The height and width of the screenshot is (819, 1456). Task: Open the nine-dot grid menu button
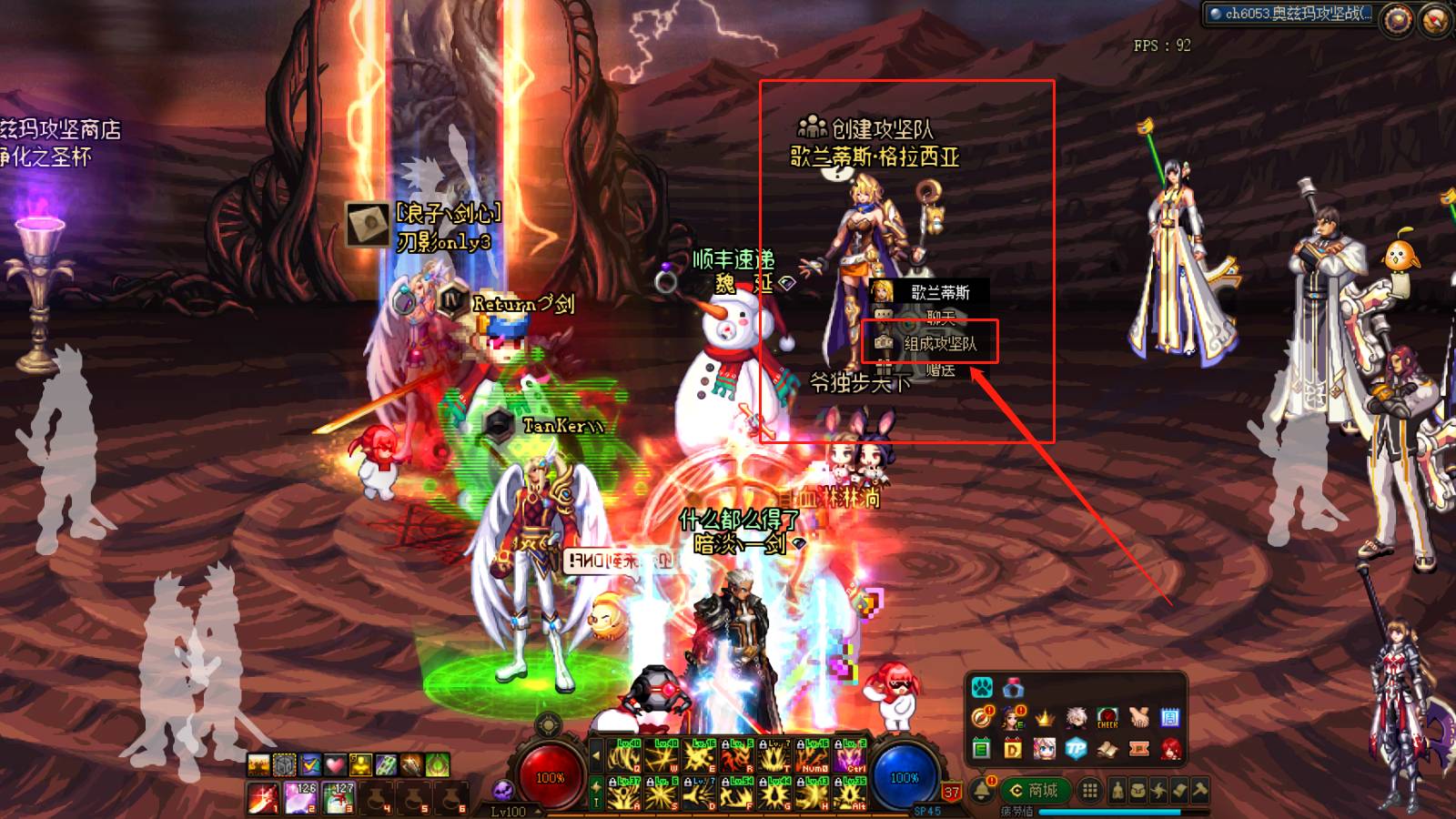pyautogui.click(x=1089, y=791)
